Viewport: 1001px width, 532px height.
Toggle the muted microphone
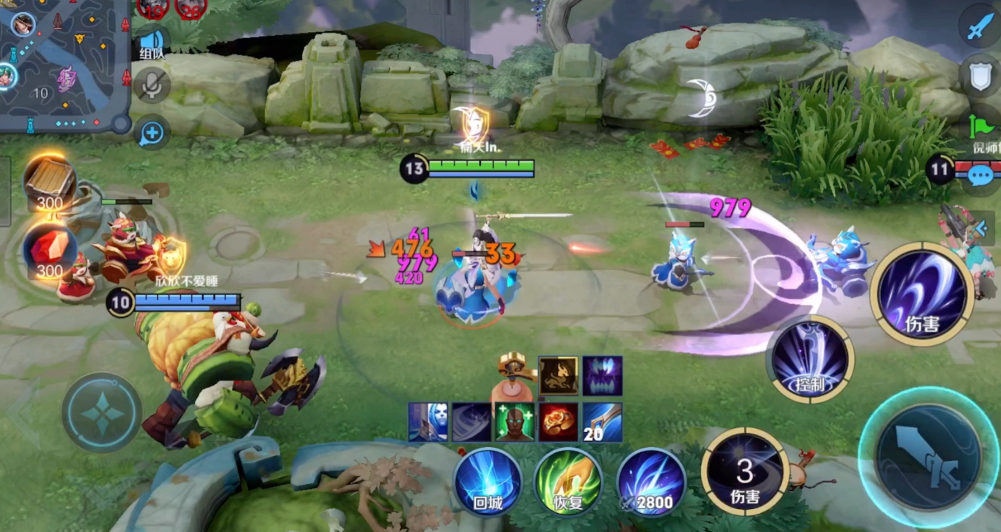point(152,86)
